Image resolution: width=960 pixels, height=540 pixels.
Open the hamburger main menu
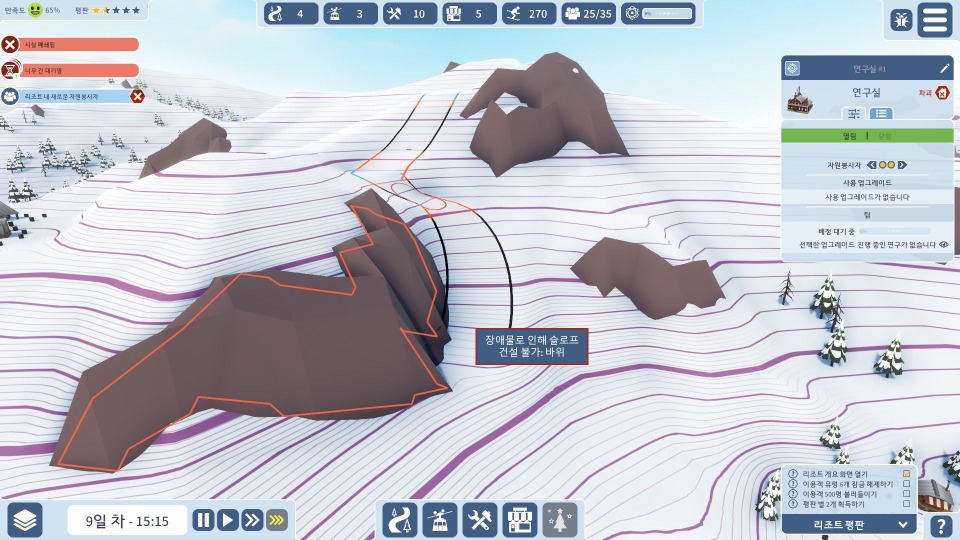pyautogui.click(x=934, y=20)
